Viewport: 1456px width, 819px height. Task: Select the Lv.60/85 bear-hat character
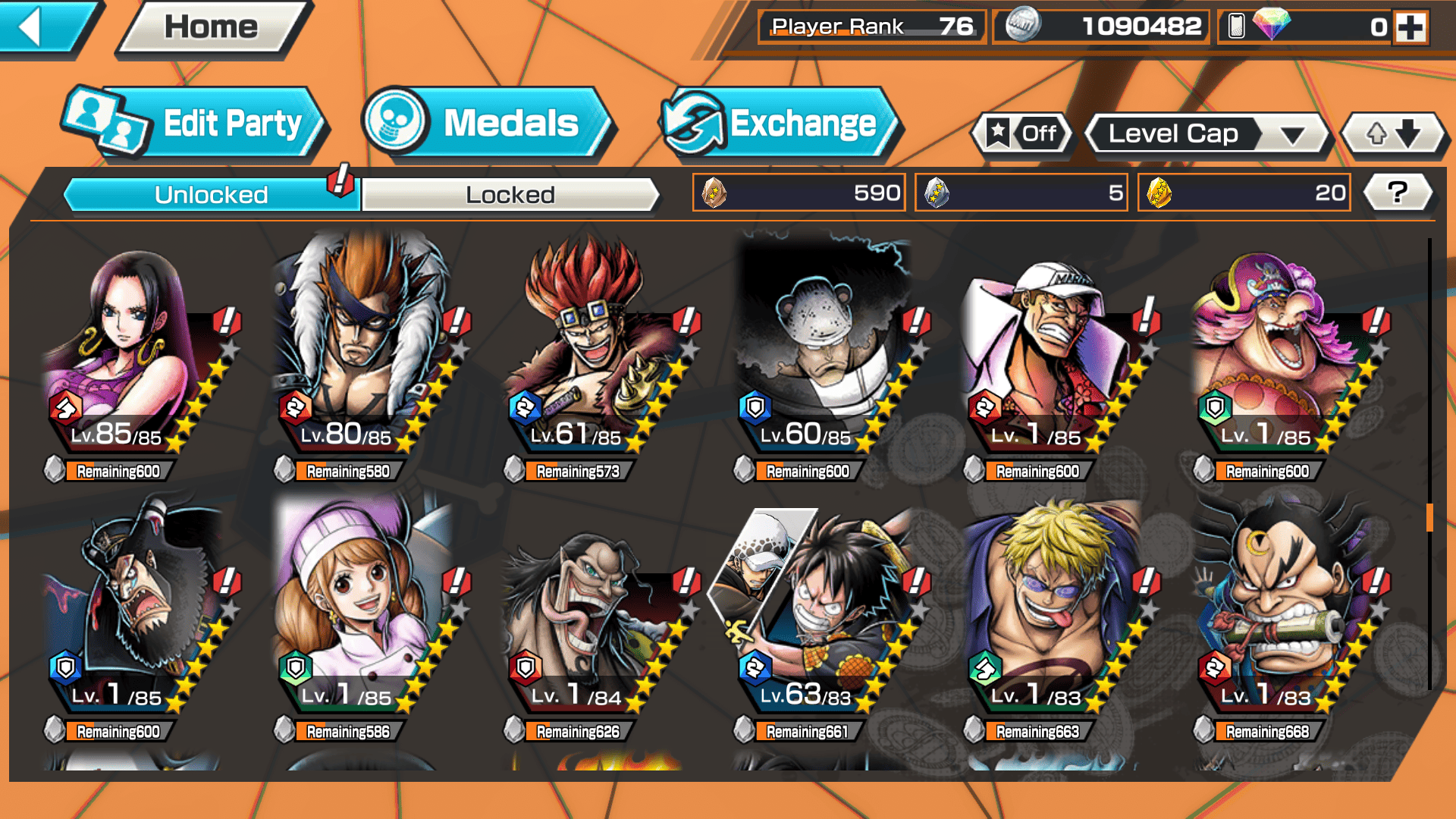(x=826, y=356)
